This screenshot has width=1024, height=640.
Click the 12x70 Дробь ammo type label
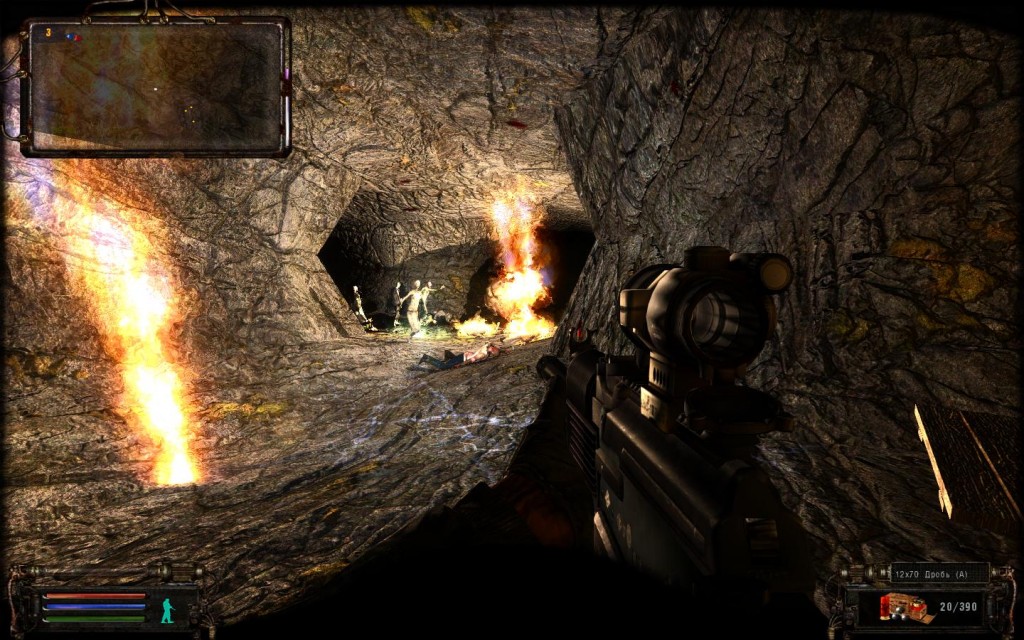938,574
